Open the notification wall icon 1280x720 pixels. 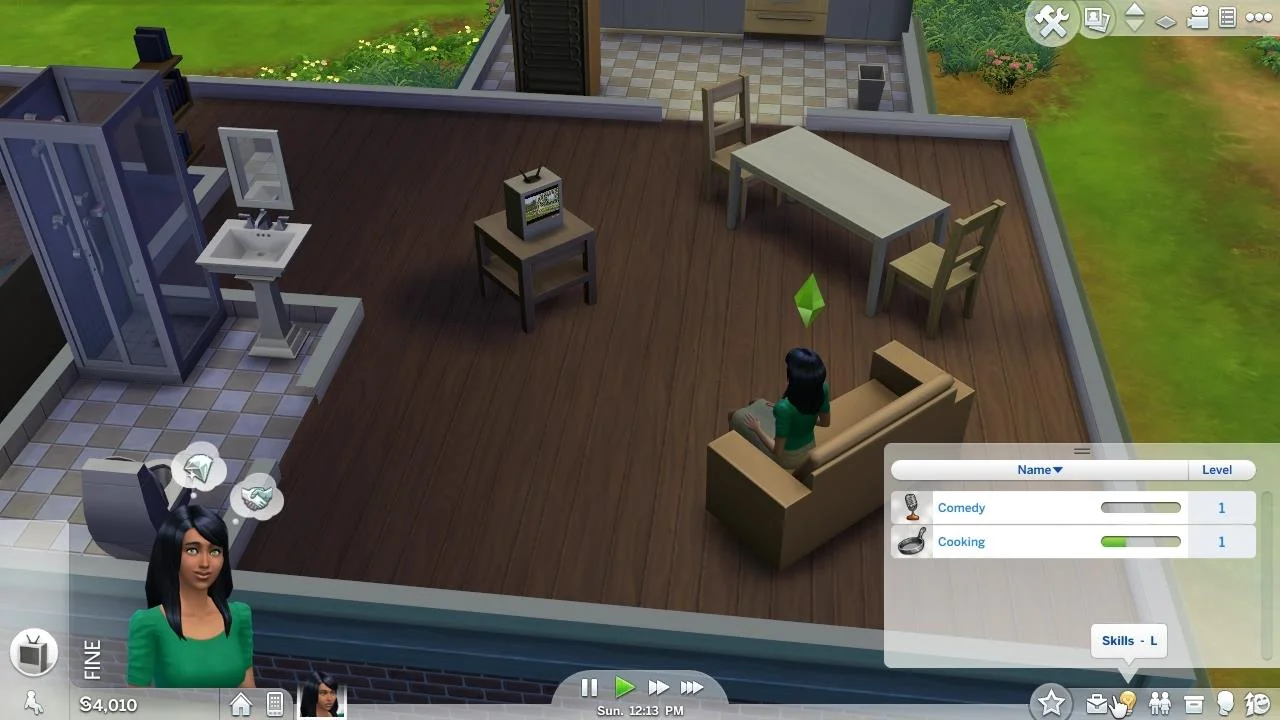[1226, 17]
